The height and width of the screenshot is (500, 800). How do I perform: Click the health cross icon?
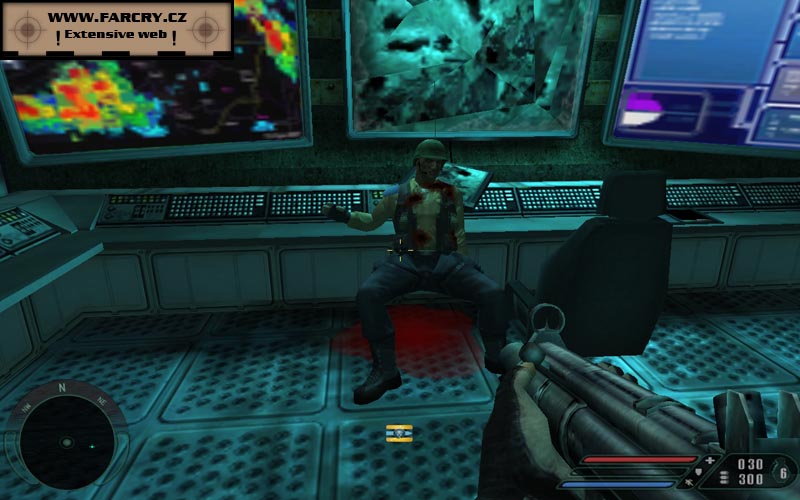click(x=710, y=461)
